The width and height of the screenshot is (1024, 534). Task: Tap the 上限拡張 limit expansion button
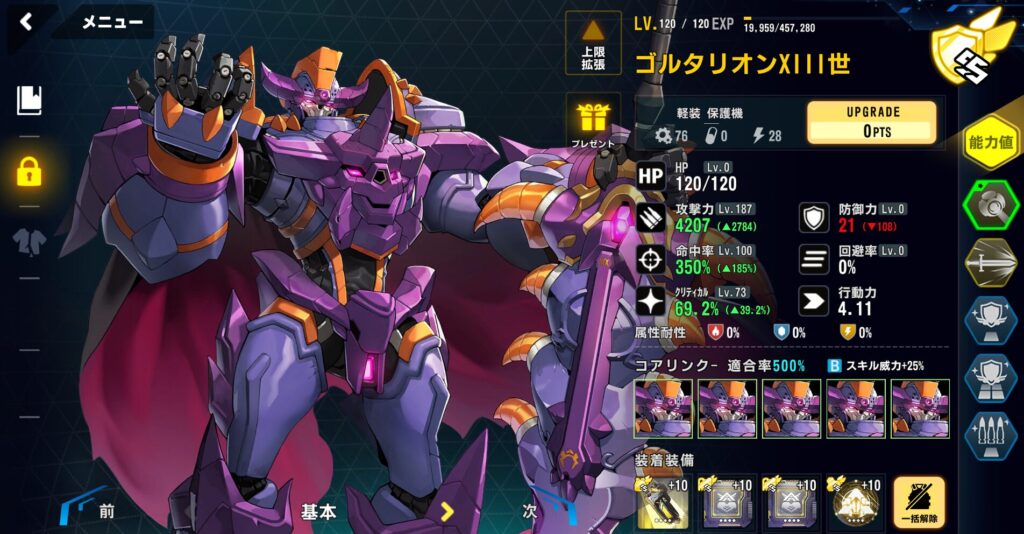(x=593, y=43)
